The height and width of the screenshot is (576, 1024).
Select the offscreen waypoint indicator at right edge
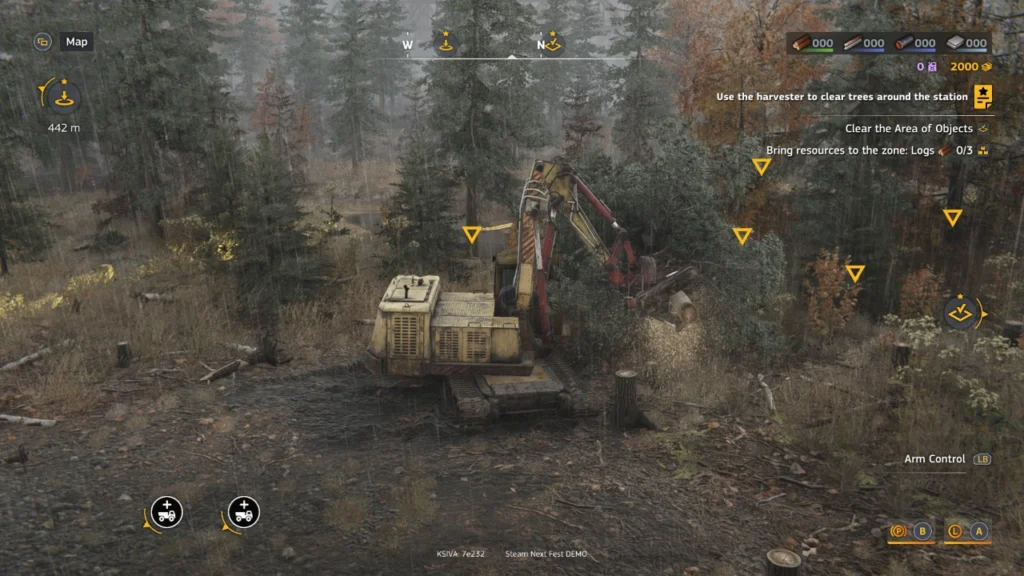tap(962, 312)
